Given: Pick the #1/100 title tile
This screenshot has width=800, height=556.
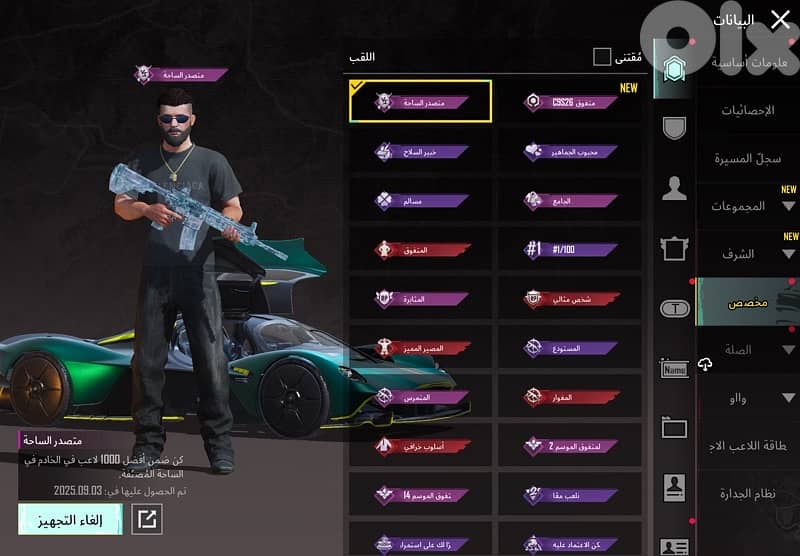Looking at the screenshot, I should pyautogui.click(x=570, y=250).
